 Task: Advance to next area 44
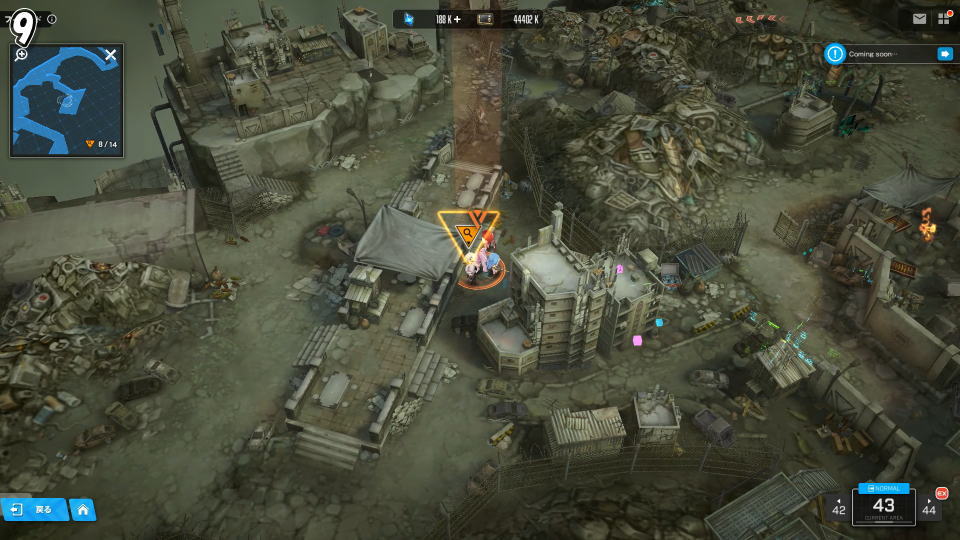click(930, 508)
